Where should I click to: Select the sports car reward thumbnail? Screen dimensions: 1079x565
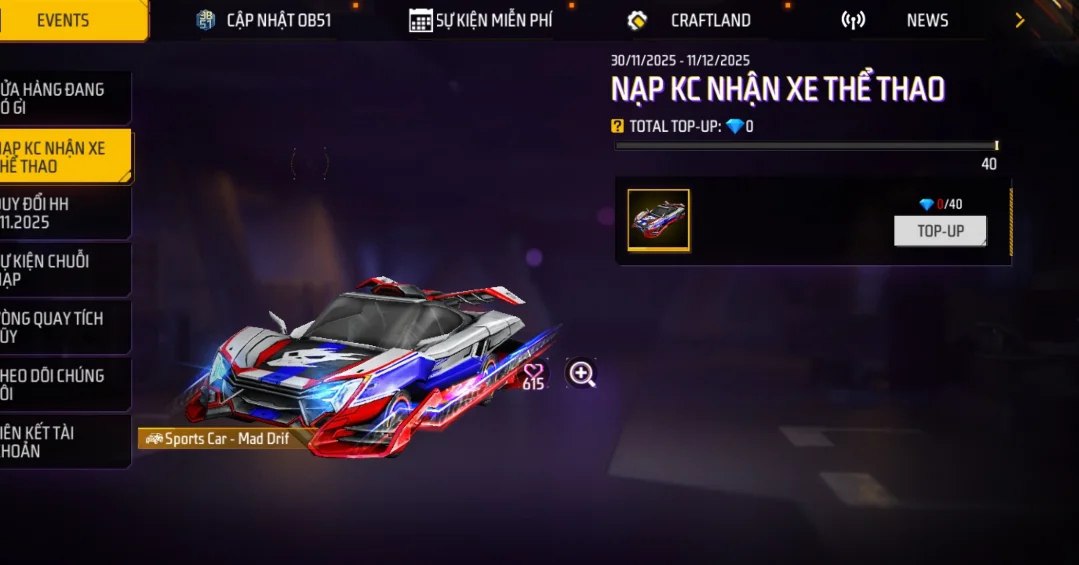658,219
